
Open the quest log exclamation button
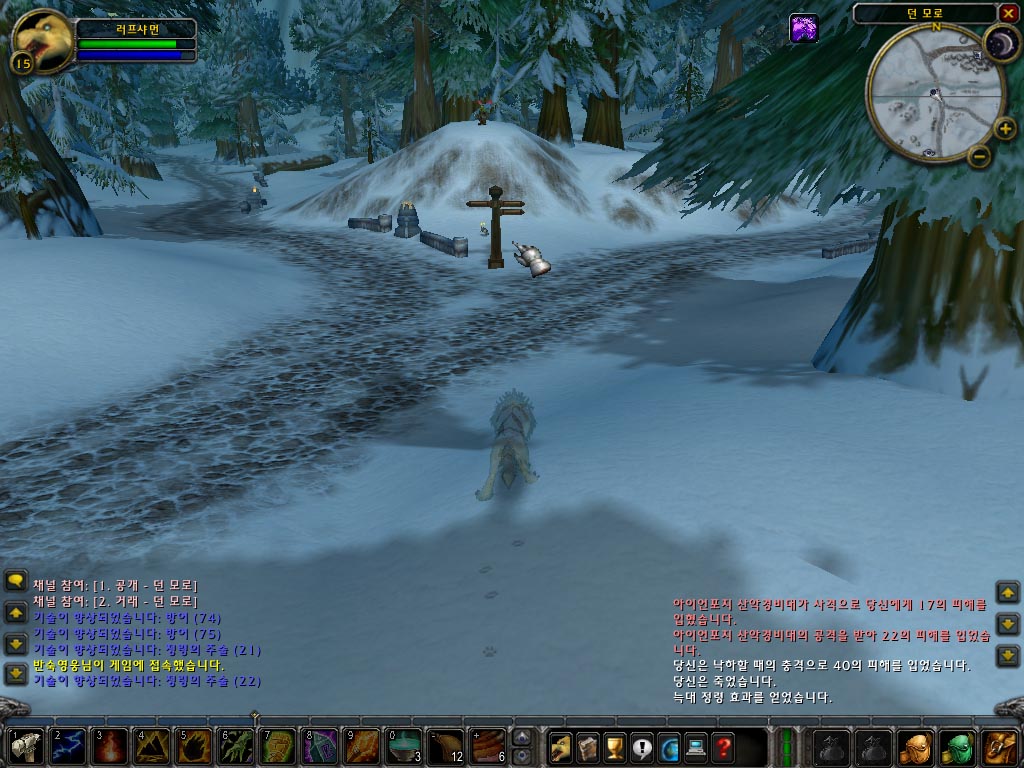click(x=641, y=747)
